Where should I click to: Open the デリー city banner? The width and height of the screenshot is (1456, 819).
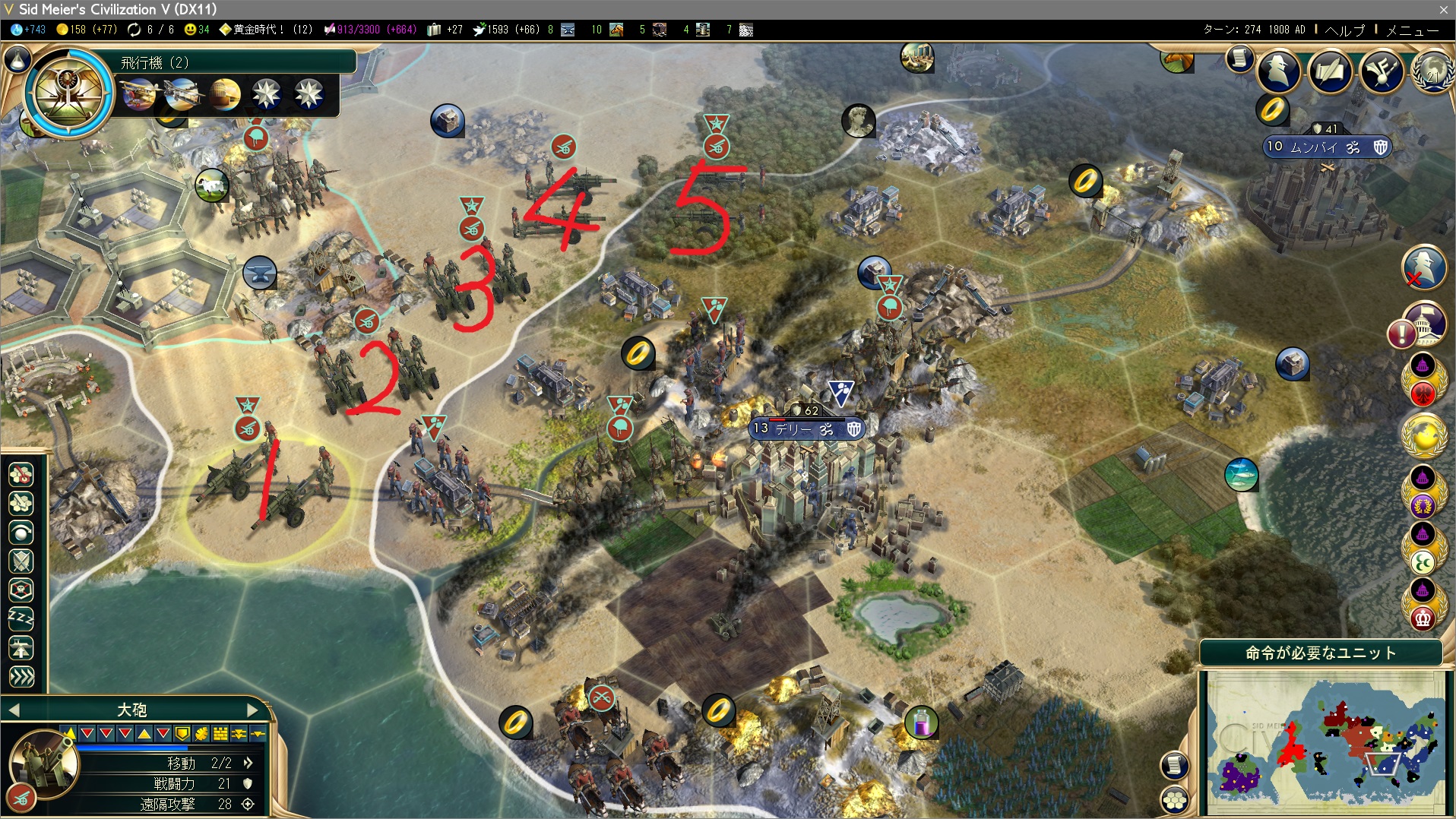pos(804,429)
